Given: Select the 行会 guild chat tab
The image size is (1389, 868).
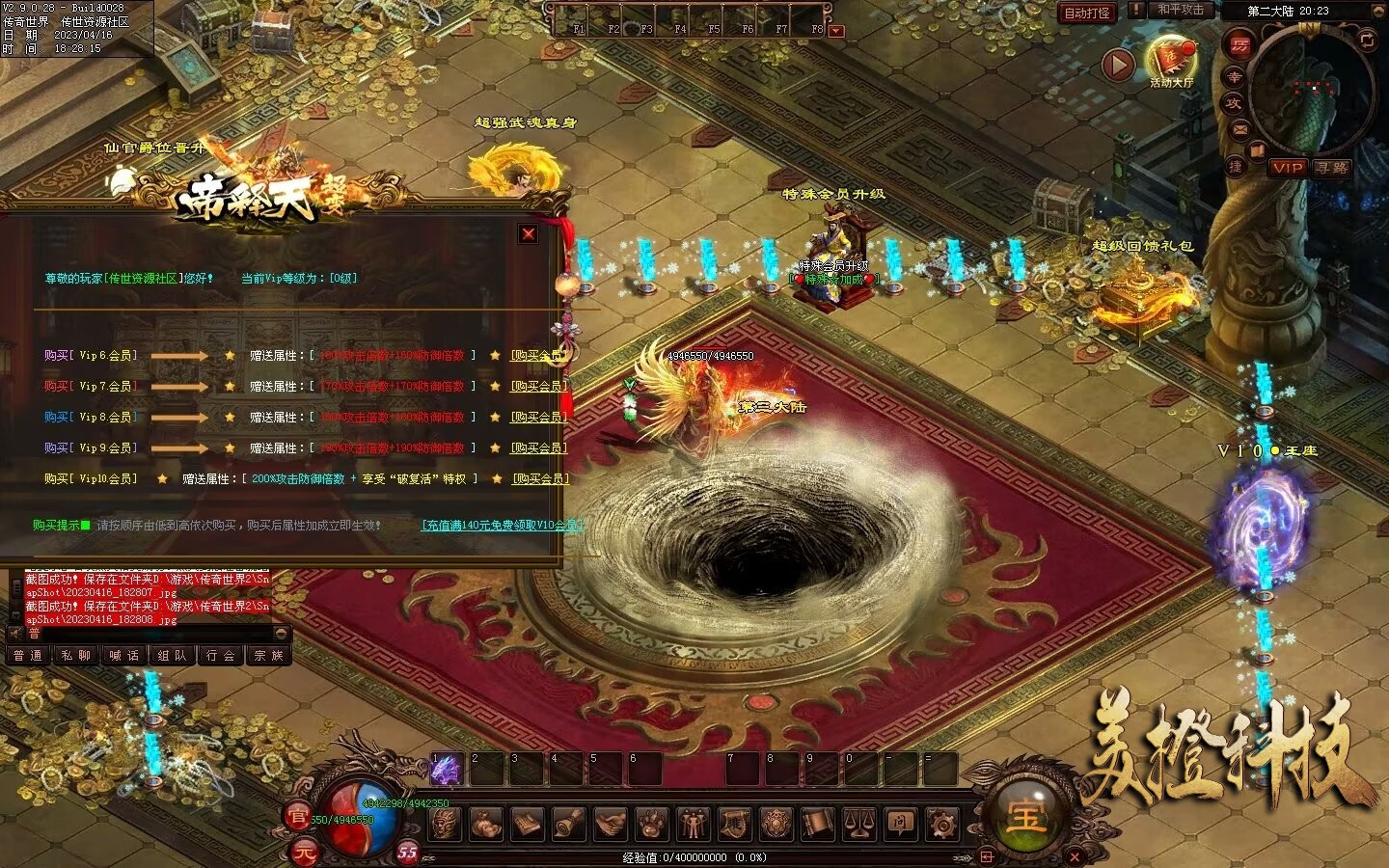Looking at the screenshot, I should 221,656.
